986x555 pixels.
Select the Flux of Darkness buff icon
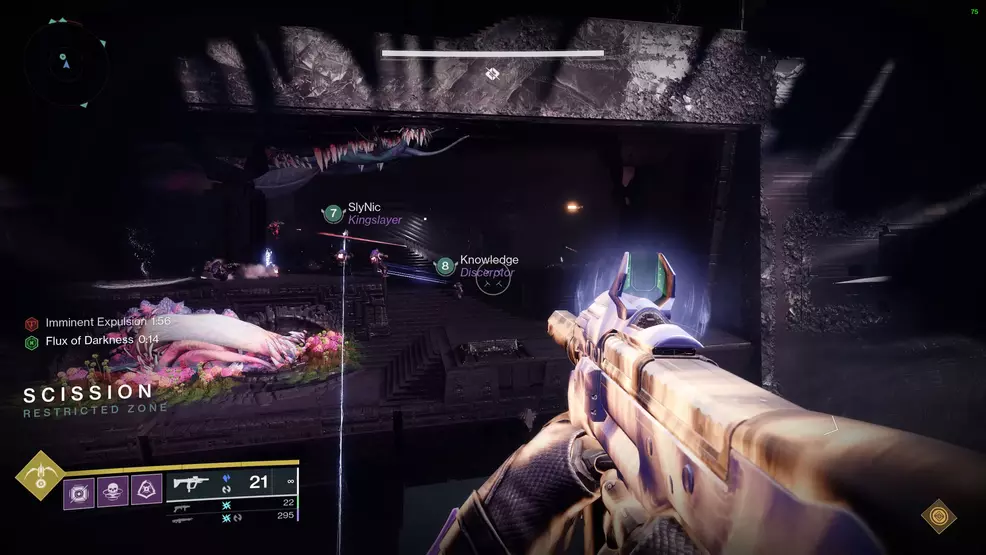(x=32, y=342)
